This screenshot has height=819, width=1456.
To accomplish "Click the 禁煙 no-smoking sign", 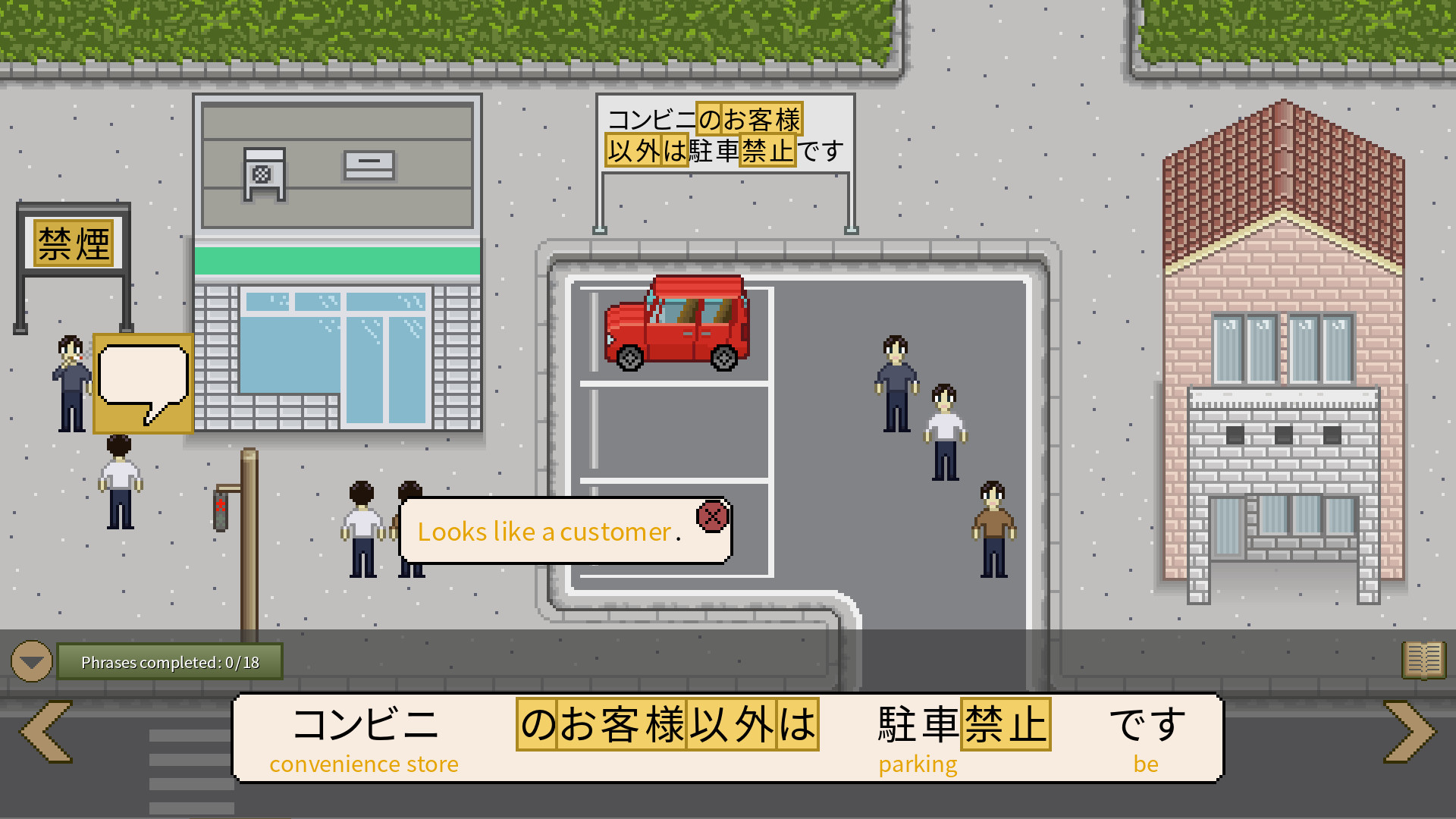I will pos(72,243).
